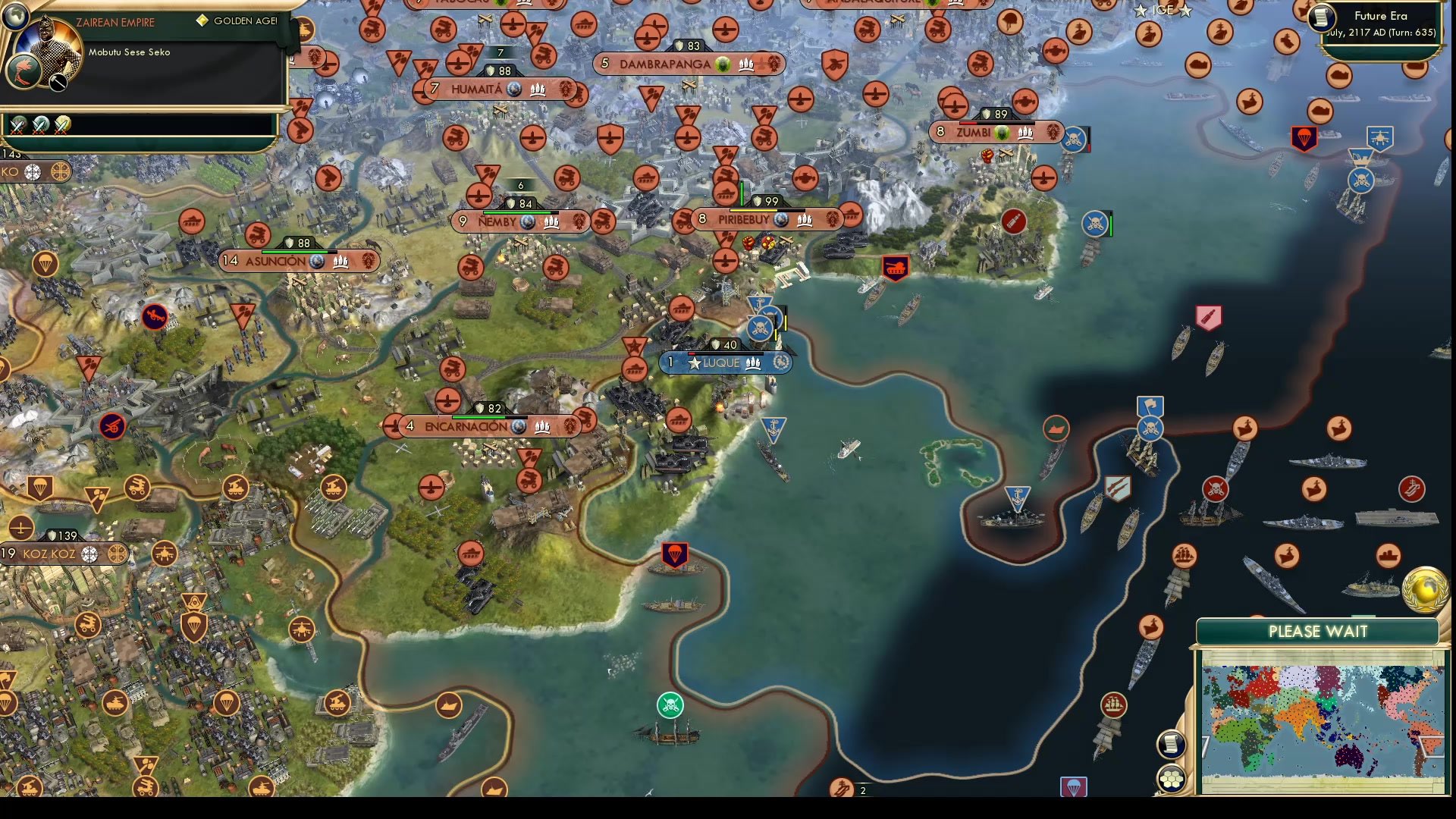Open the notification log scroll beside the minimap

[1172, 745]
